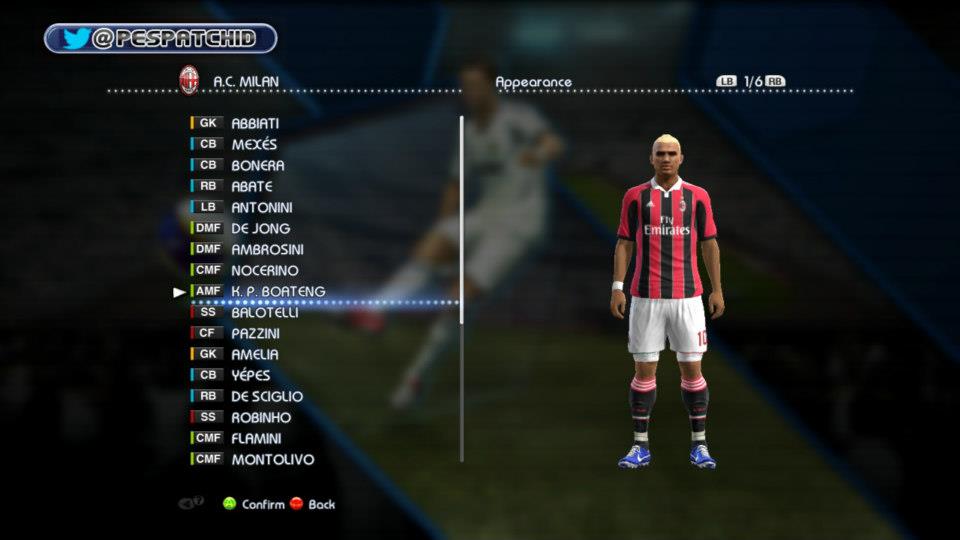Open the A.C. Milan team crest
Viewport: 960px width, 540px height.
pyautogui.click(x=188, y=81)
